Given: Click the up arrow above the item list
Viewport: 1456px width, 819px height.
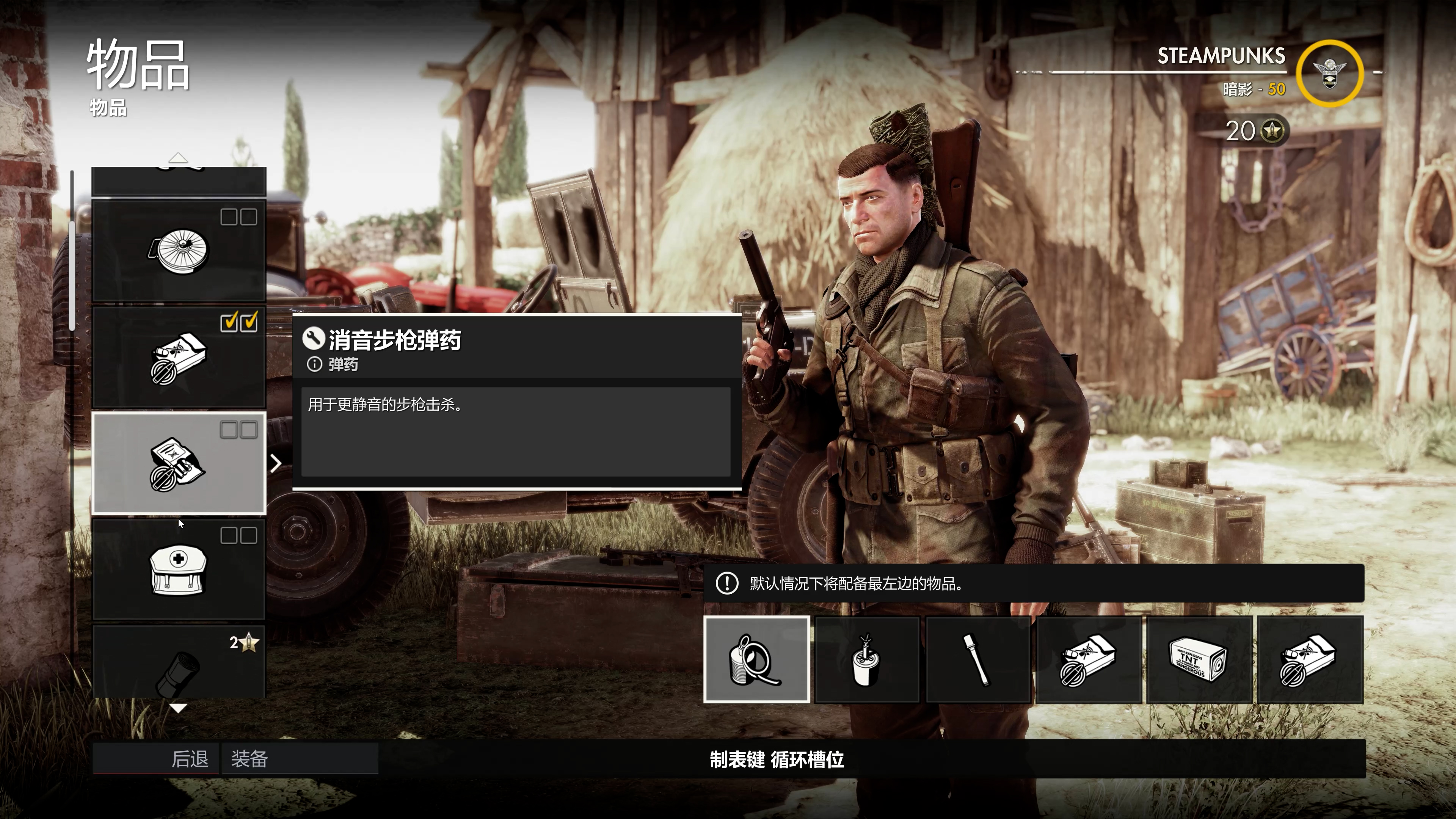Looking at the screenshot, I should (178, 158).
